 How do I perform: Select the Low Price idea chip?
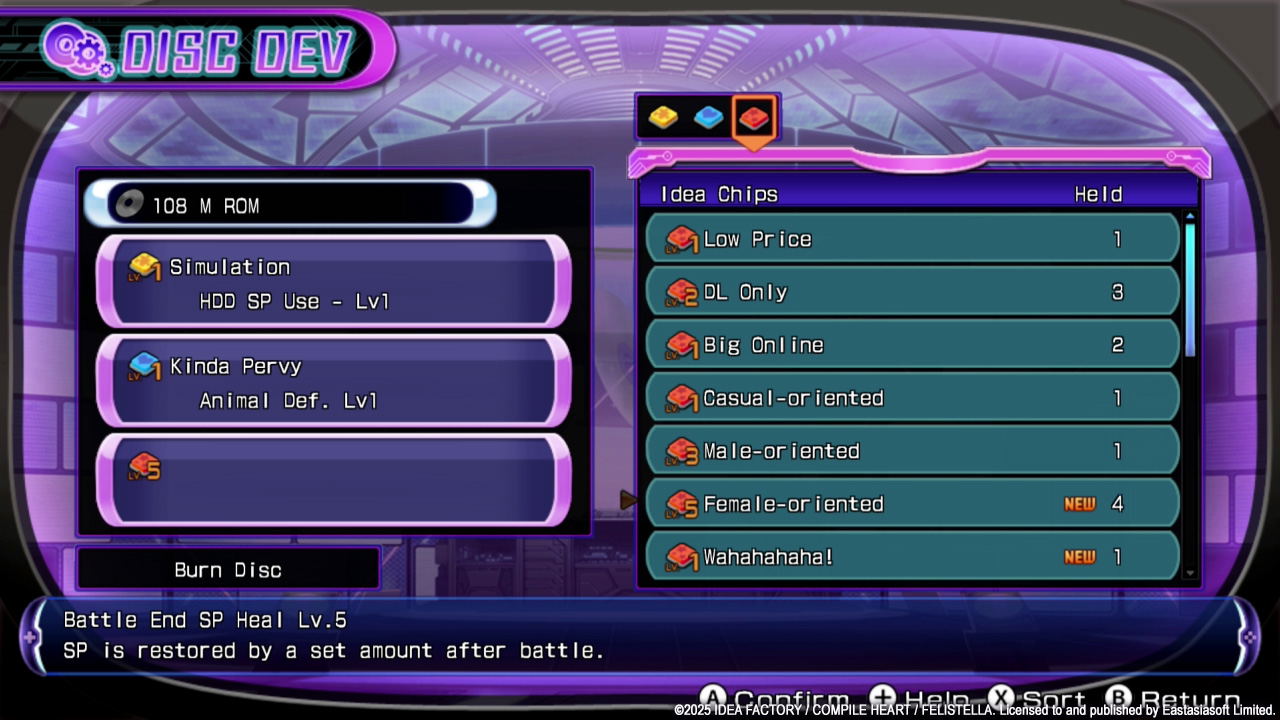[912, 239]
